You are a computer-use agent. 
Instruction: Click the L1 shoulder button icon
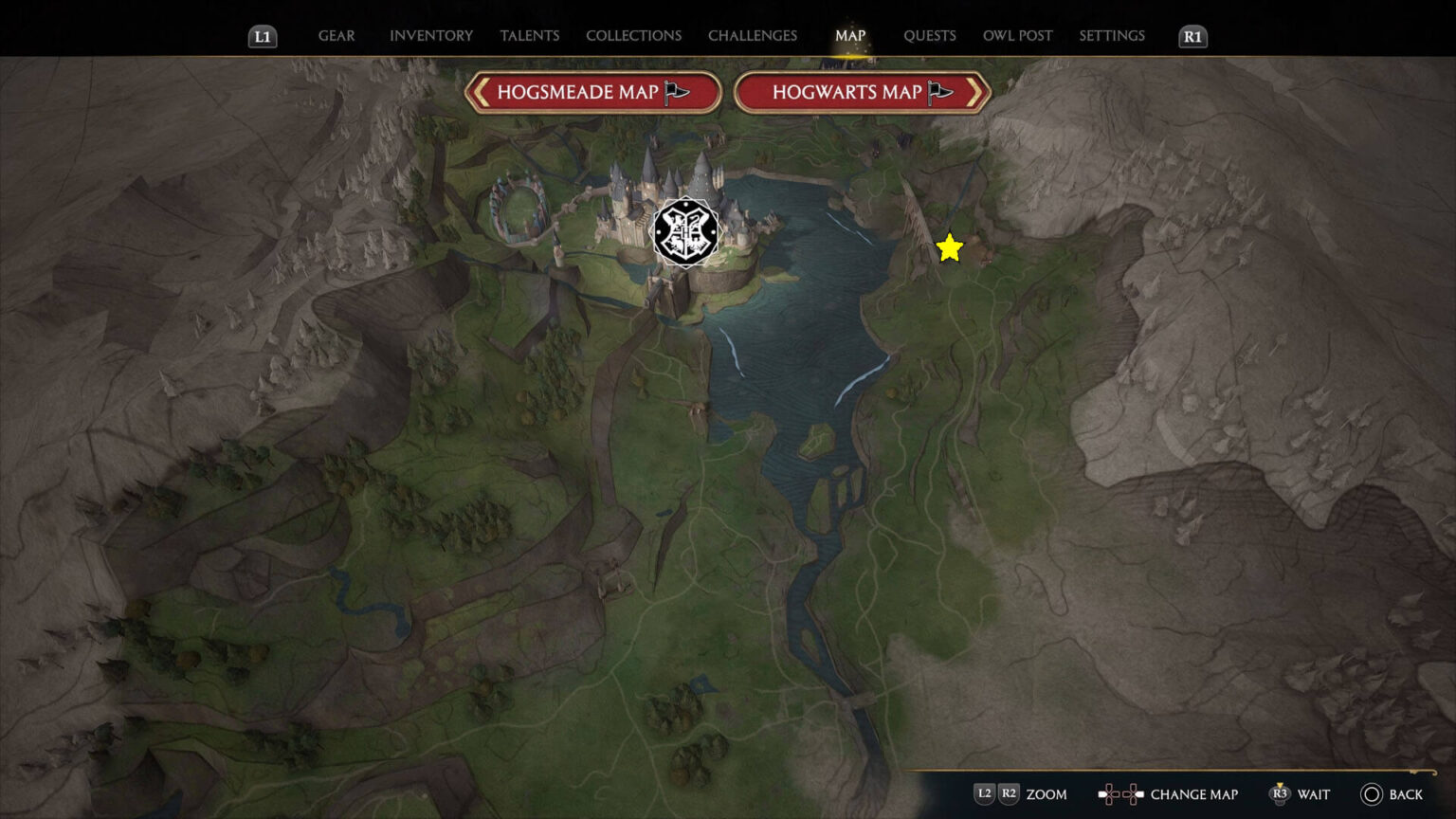263,36
